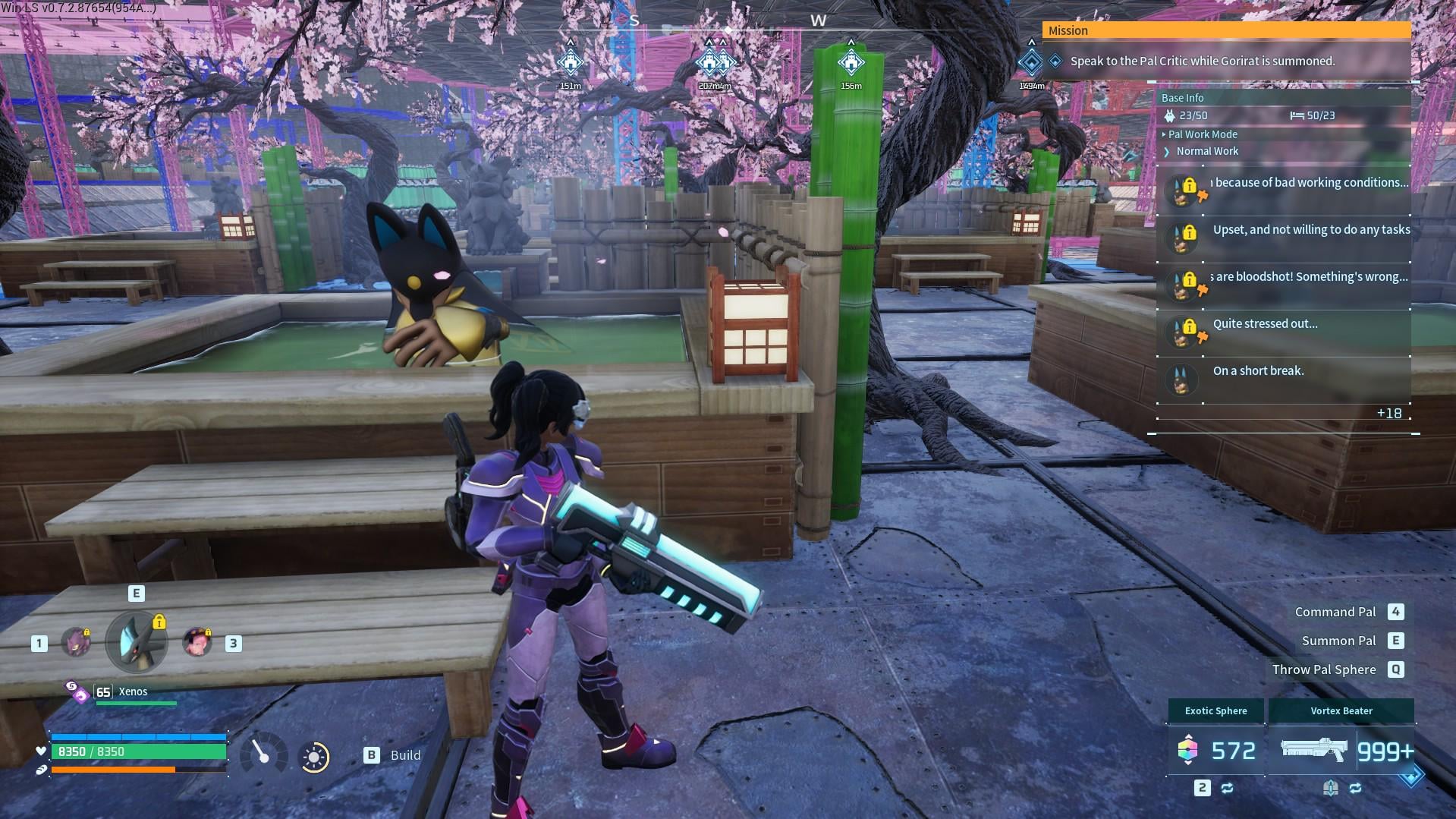
Task: Select the 'Quite stressed out' pal row
Action: (x=1284, y=332)
